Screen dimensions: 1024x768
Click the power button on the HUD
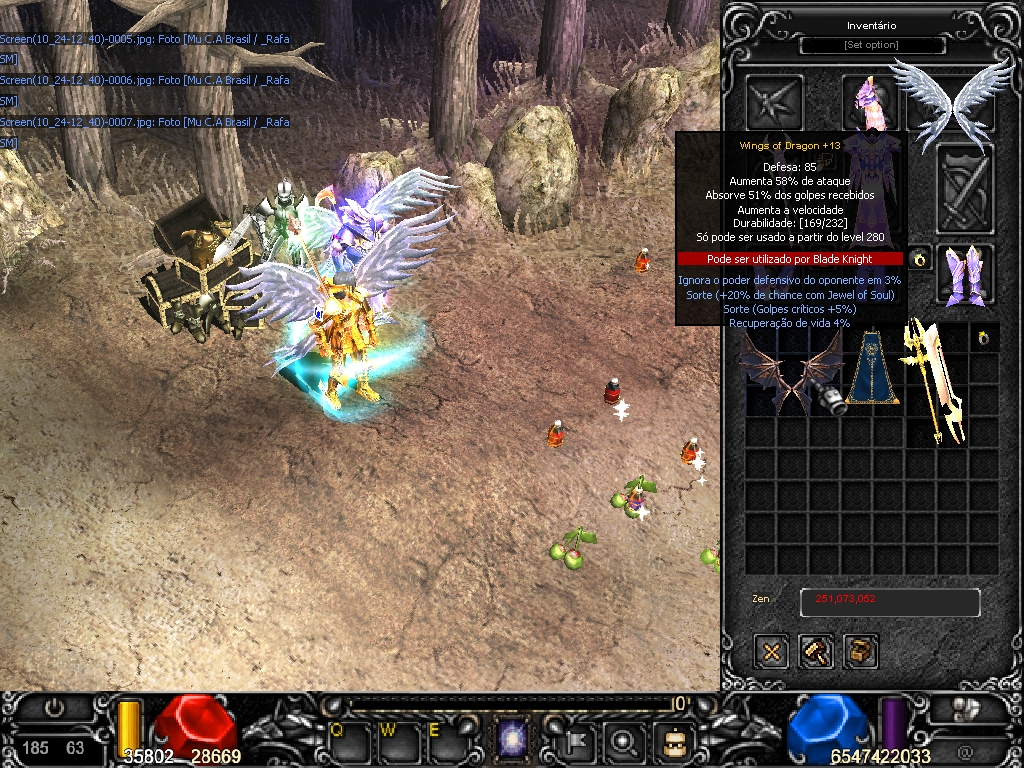click(x=54, y=707)
